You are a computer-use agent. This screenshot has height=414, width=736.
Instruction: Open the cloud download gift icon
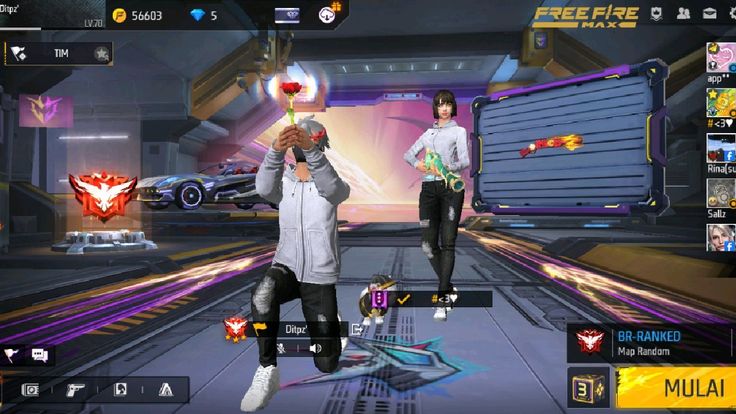pos(328,14)
